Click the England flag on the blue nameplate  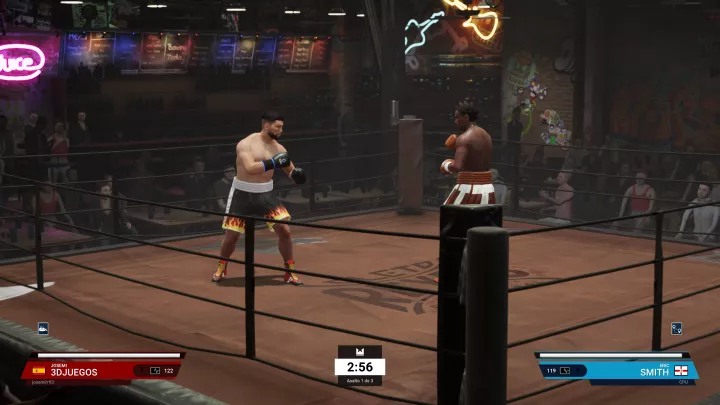(x=683, y=370)
